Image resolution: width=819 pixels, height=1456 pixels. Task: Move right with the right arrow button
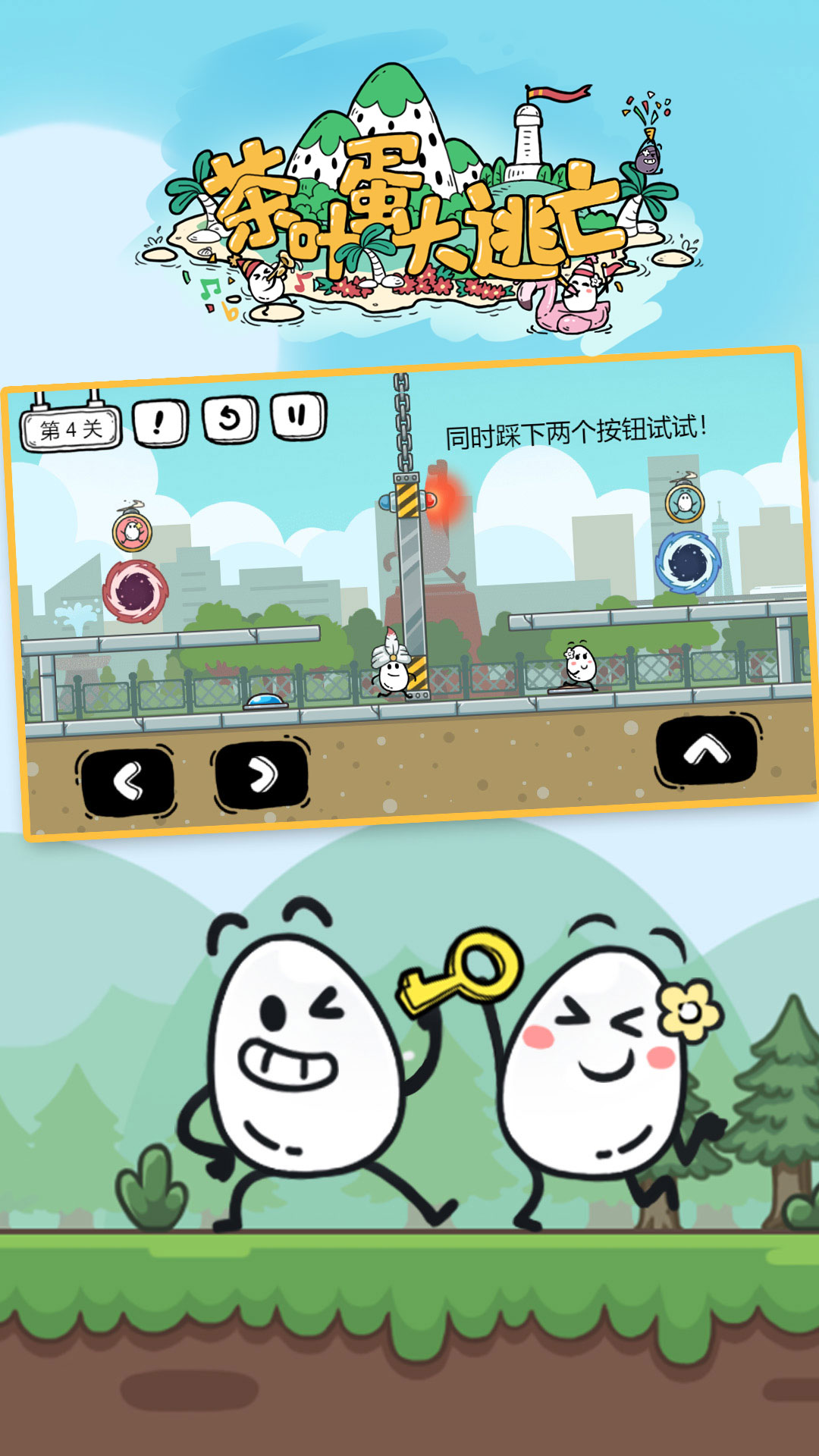(262, 776)
